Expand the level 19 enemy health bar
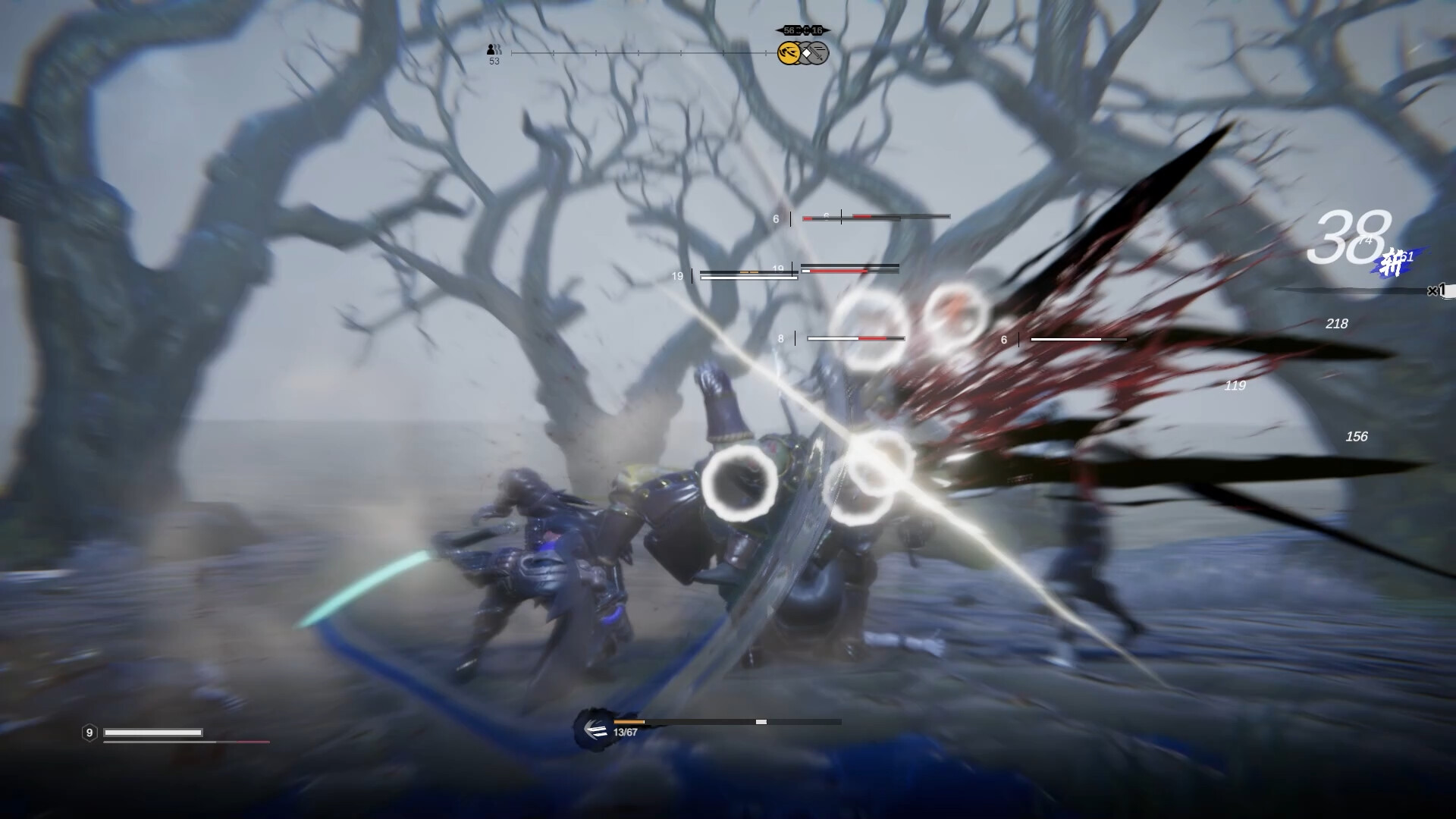Screen dimensions: 1456x819 pyautogui.click(x=748, y=275)
